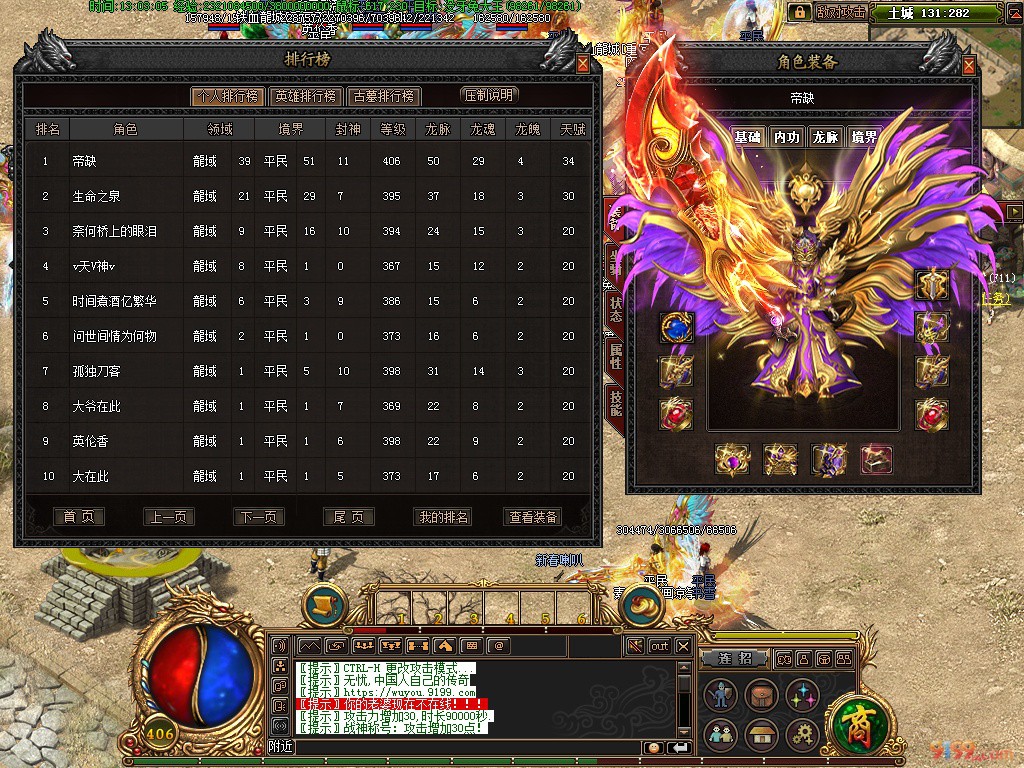
Task: Select the 境界 realm tab
Action: [864, 137]
